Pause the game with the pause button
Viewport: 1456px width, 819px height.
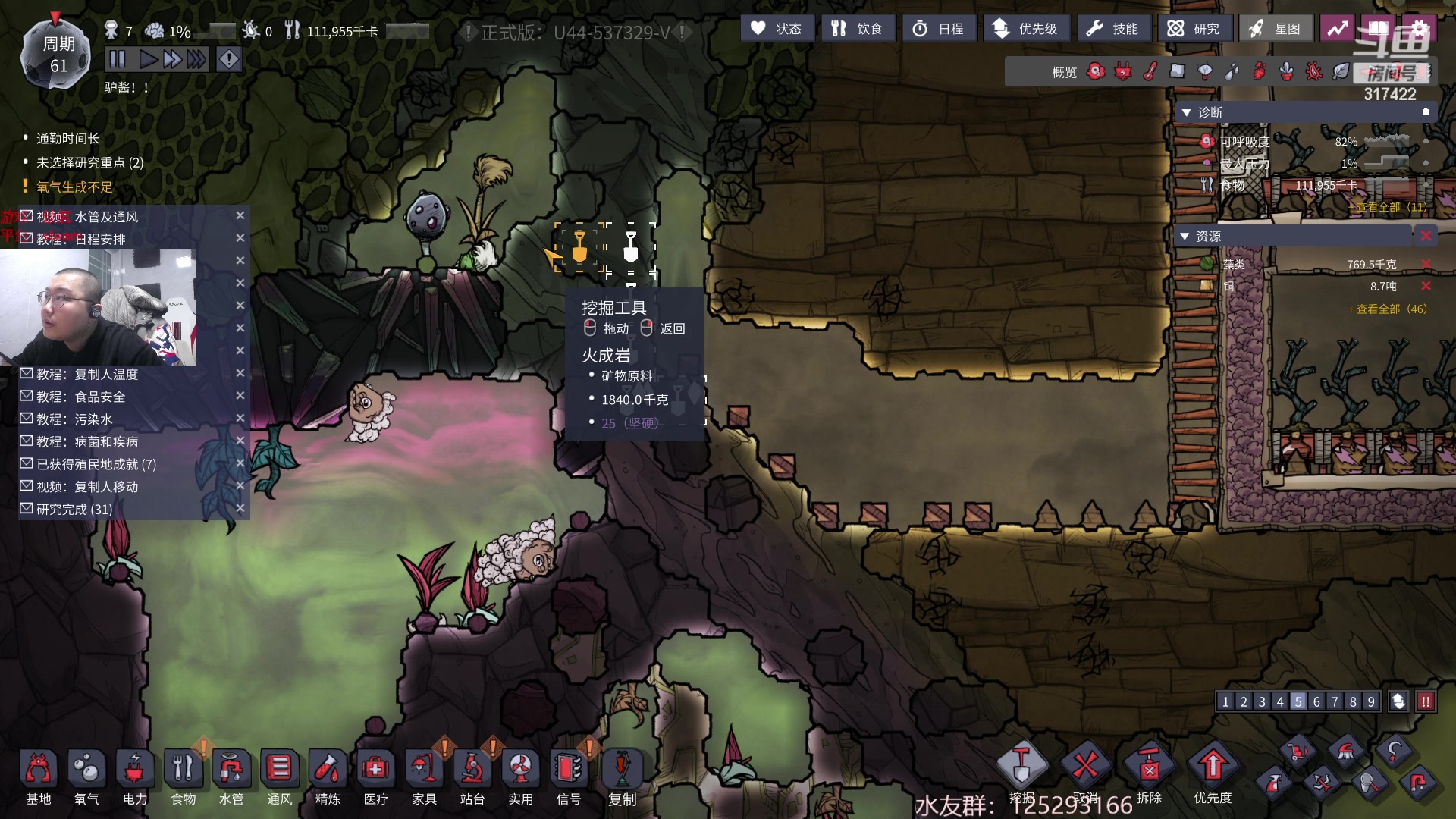point(118,59)
